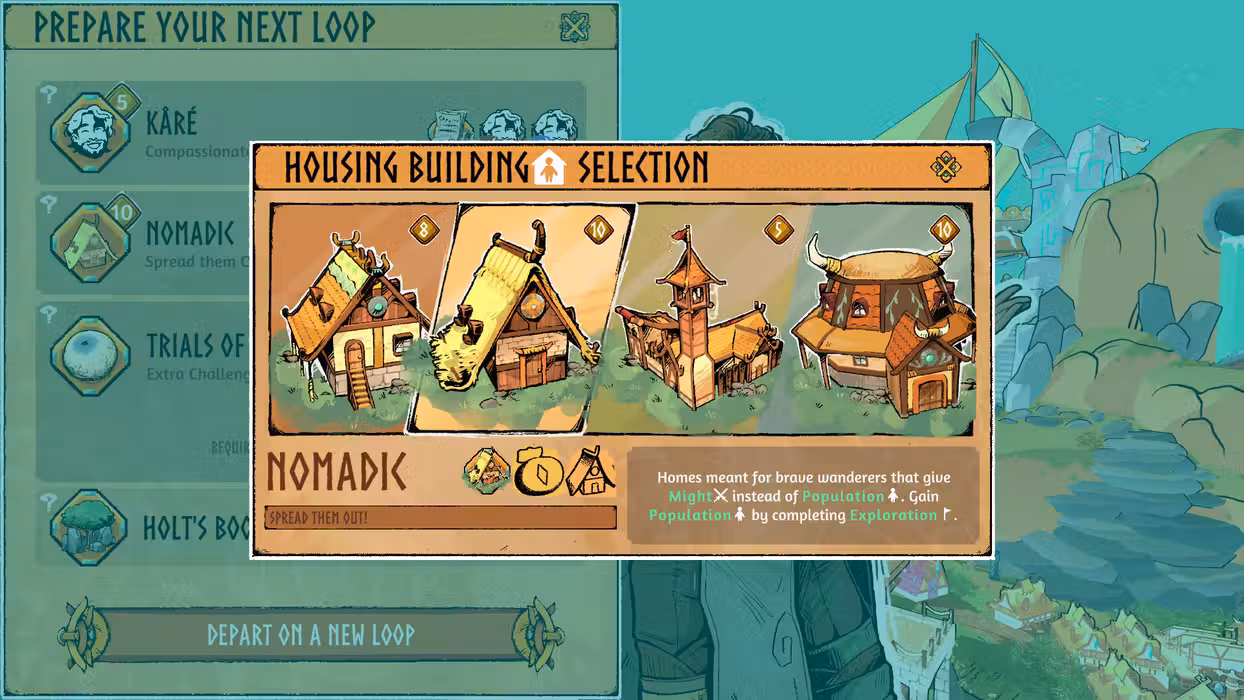Screen dimensions: 1244x700
Task: Depart on a new loop
Action: point(310,634)
